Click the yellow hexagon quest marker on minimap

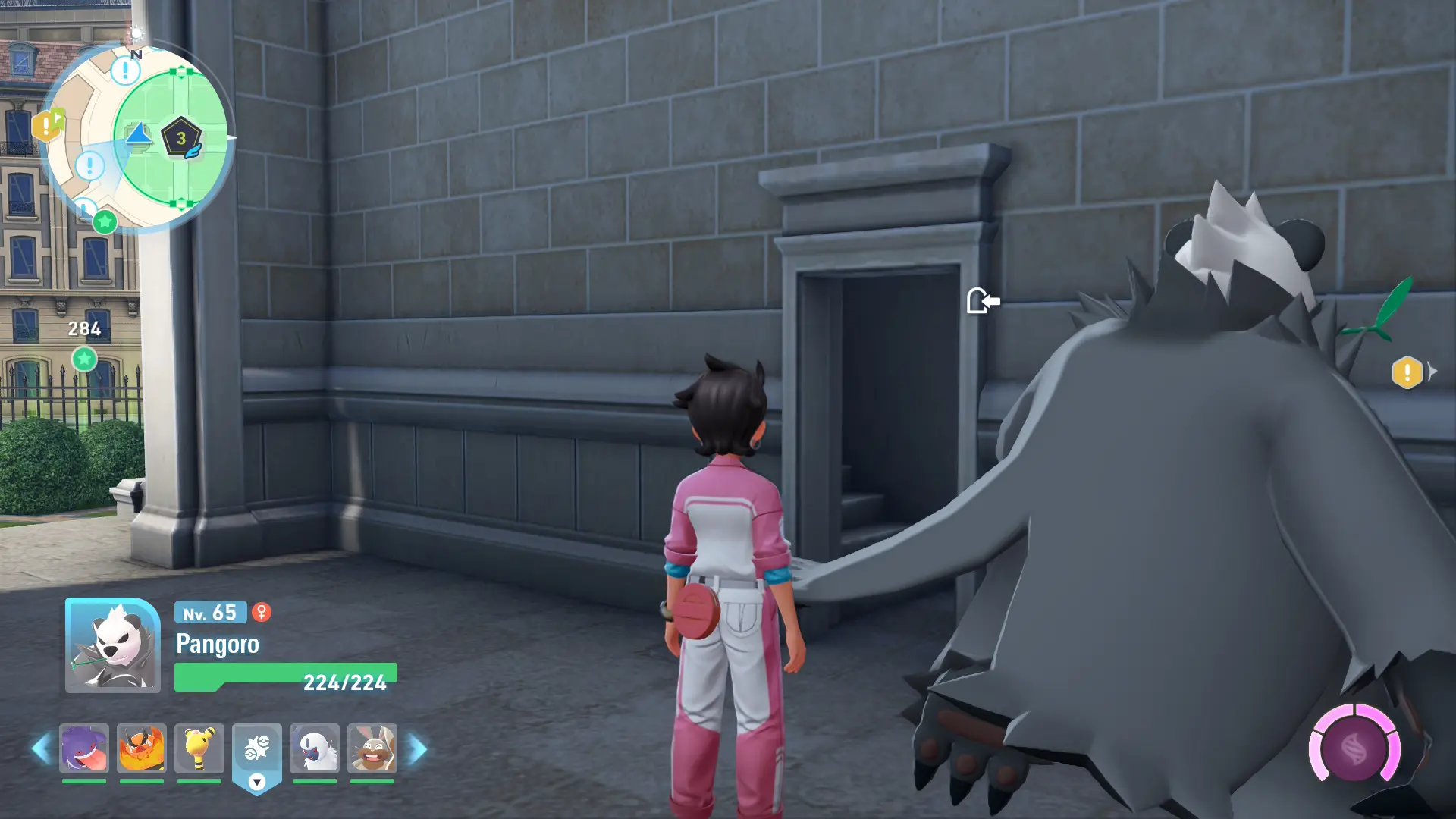[47, 125]
